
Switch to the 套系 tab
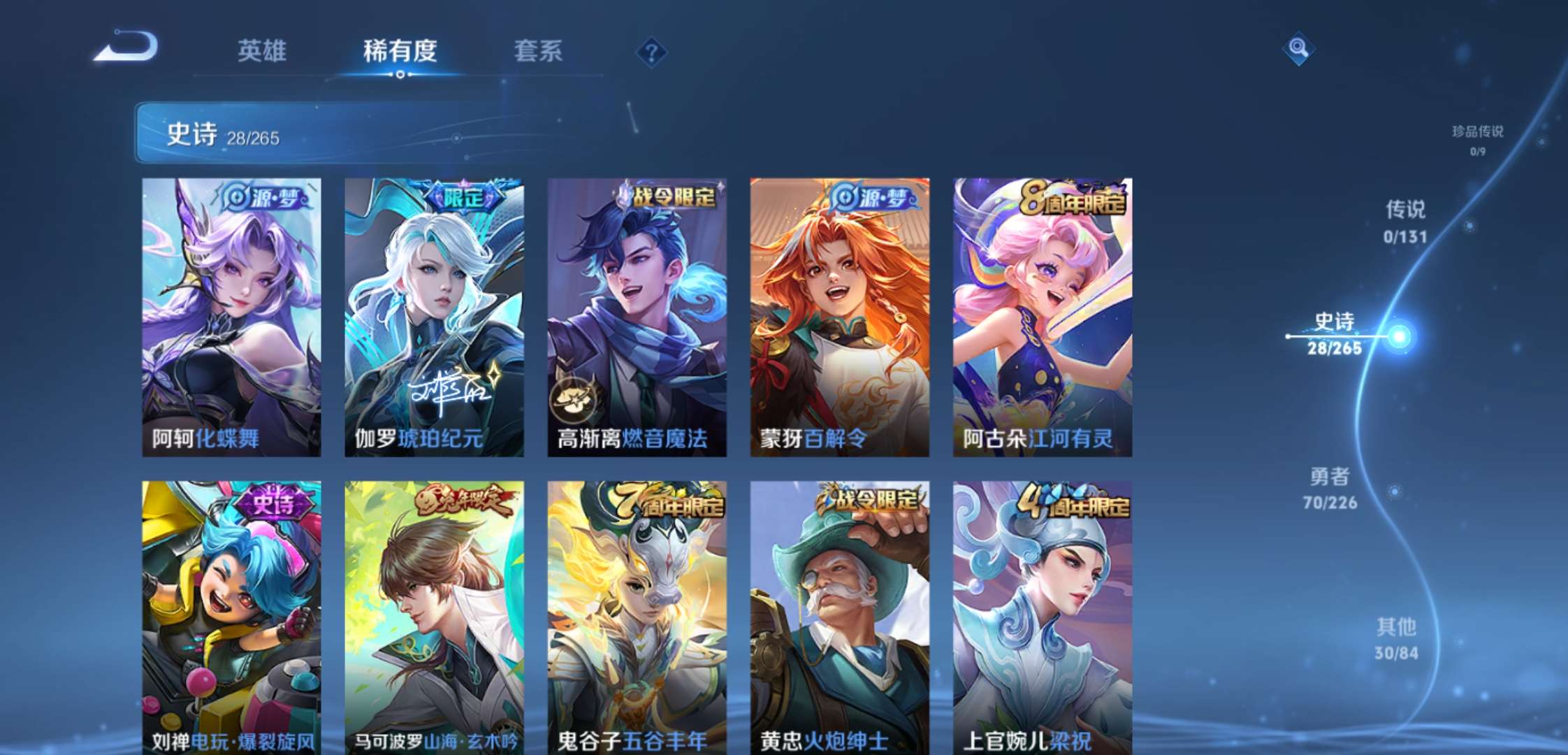click(x=538, y=50)
